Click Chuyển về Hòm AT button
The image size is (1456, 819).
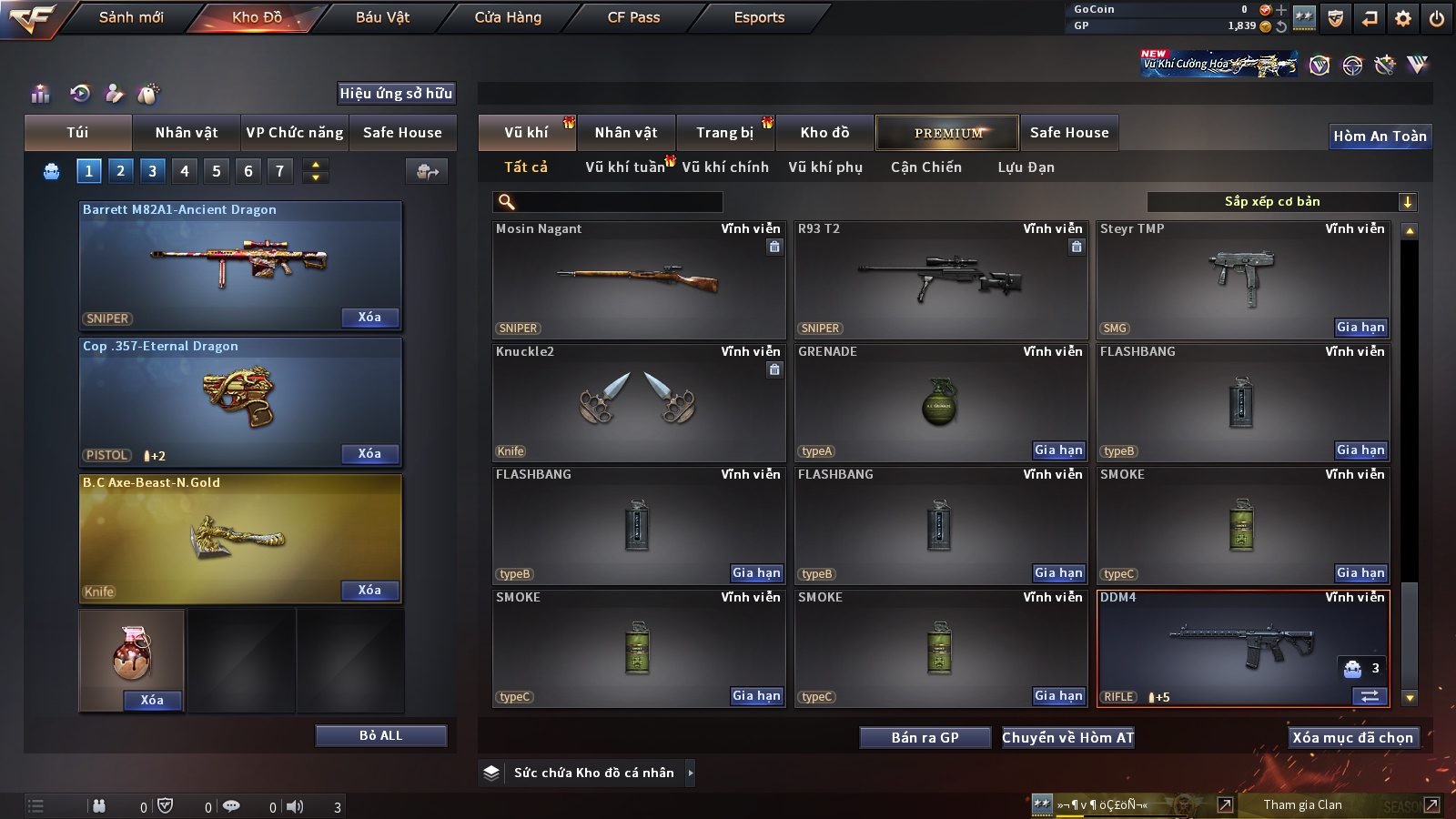[x=1067, y=738]
